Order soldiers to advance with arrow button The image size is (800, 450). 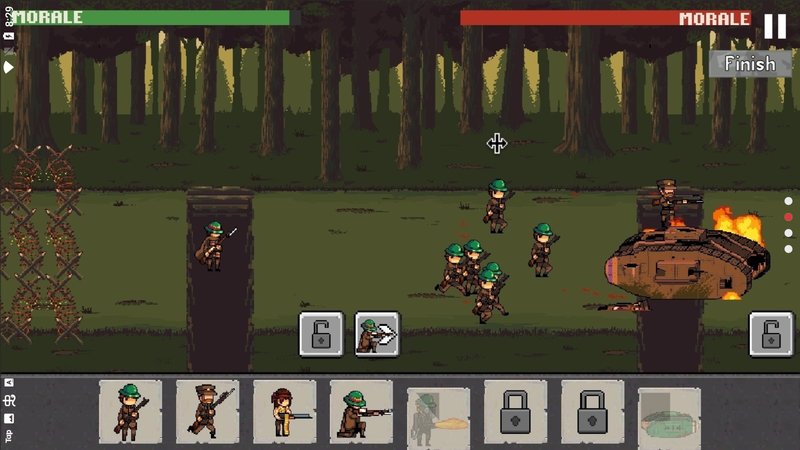coord(377,334)
